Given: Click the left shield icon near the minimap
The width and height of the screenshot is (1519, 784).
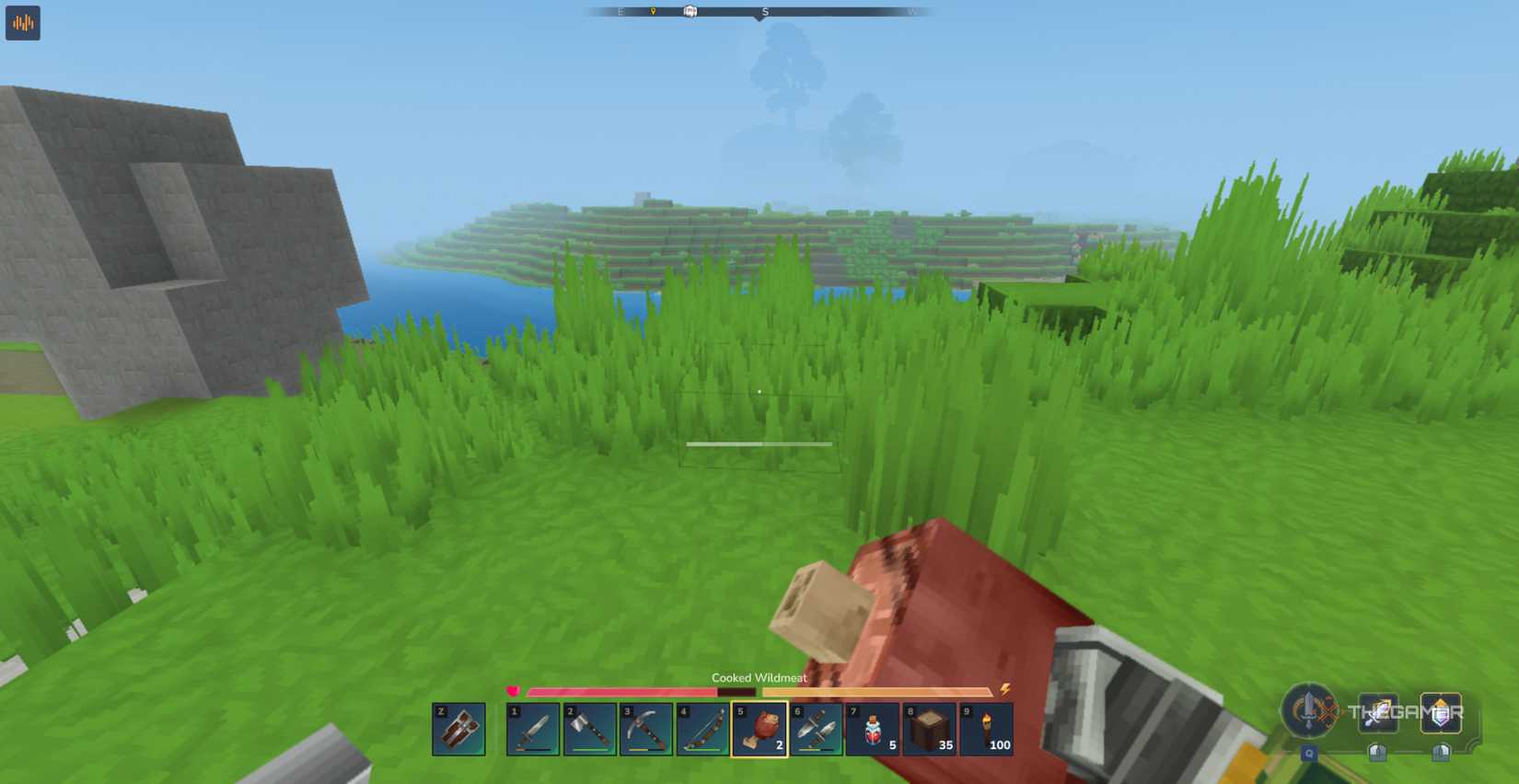Looking at the screenshot, I should click(1378, 753).
